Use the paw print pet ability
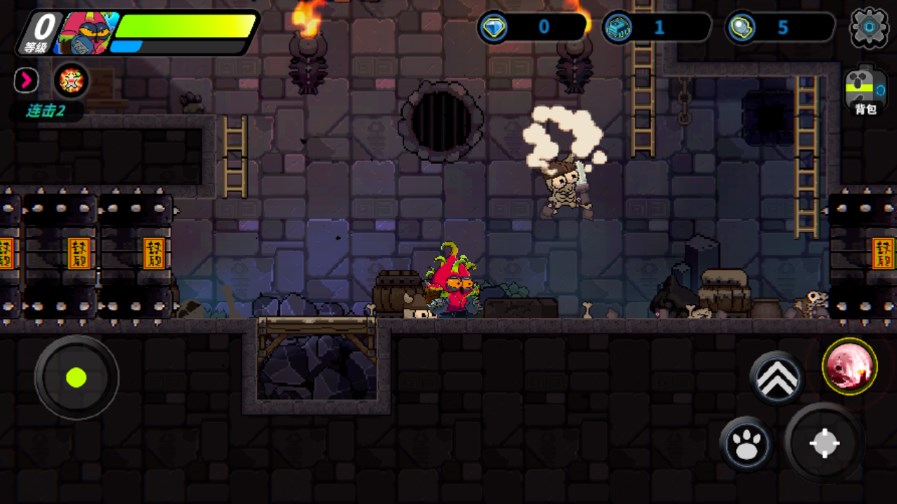897x504 pixels. click(746, 443)
